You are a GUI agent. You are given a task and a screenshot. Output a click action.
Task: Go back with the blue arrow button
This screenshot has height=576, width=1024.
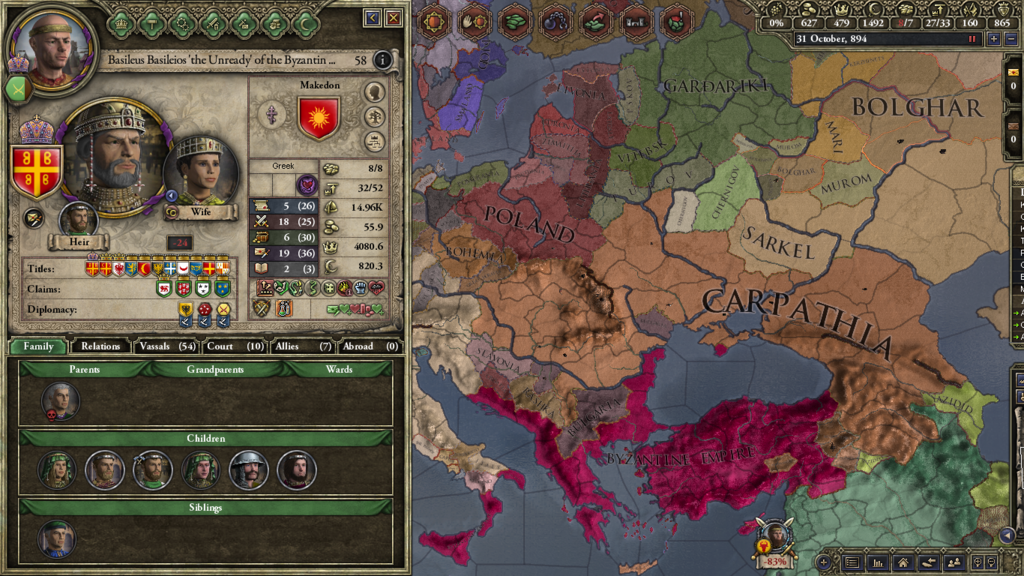(x=373, y=18)
